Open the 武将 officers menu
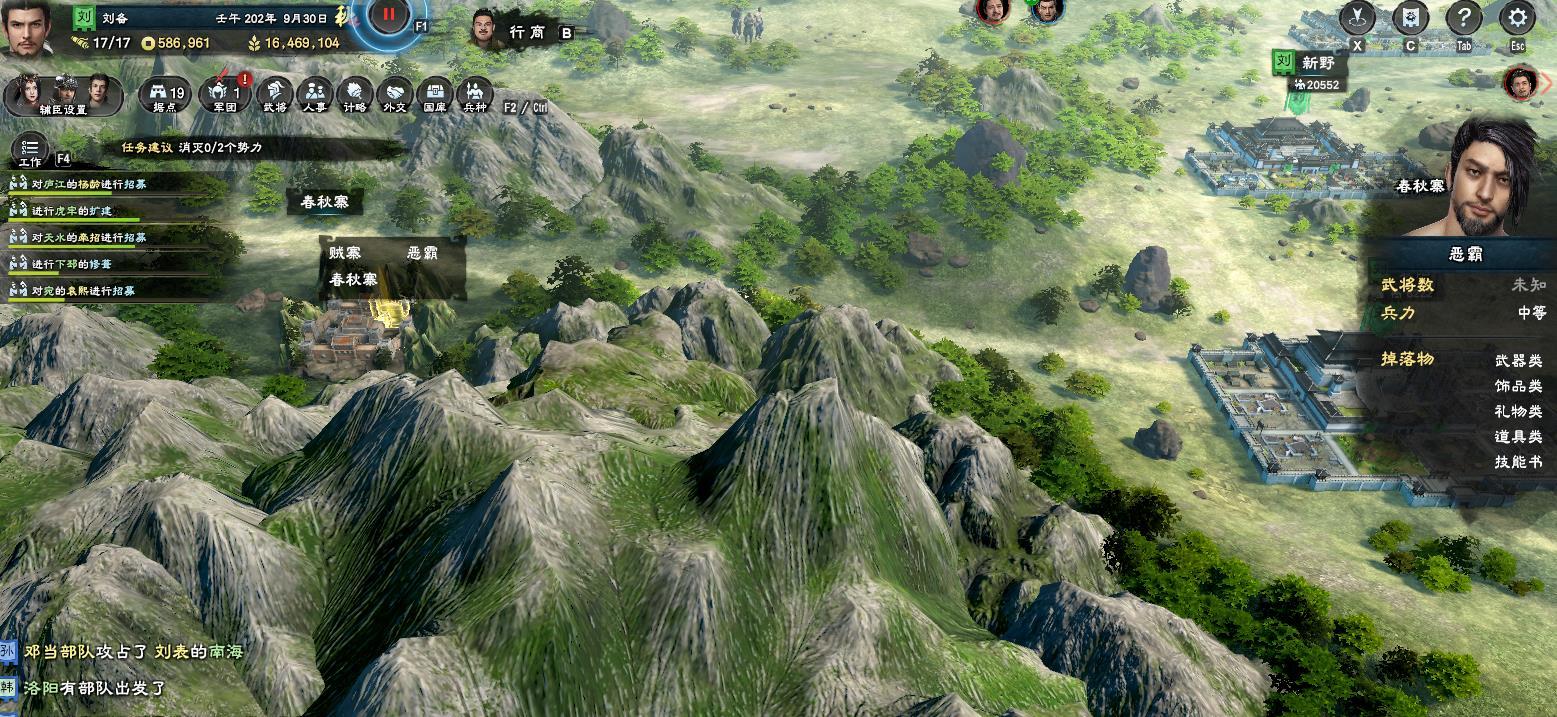The height and width of the screenshot is (717, 1557). [x=274, y=95]
